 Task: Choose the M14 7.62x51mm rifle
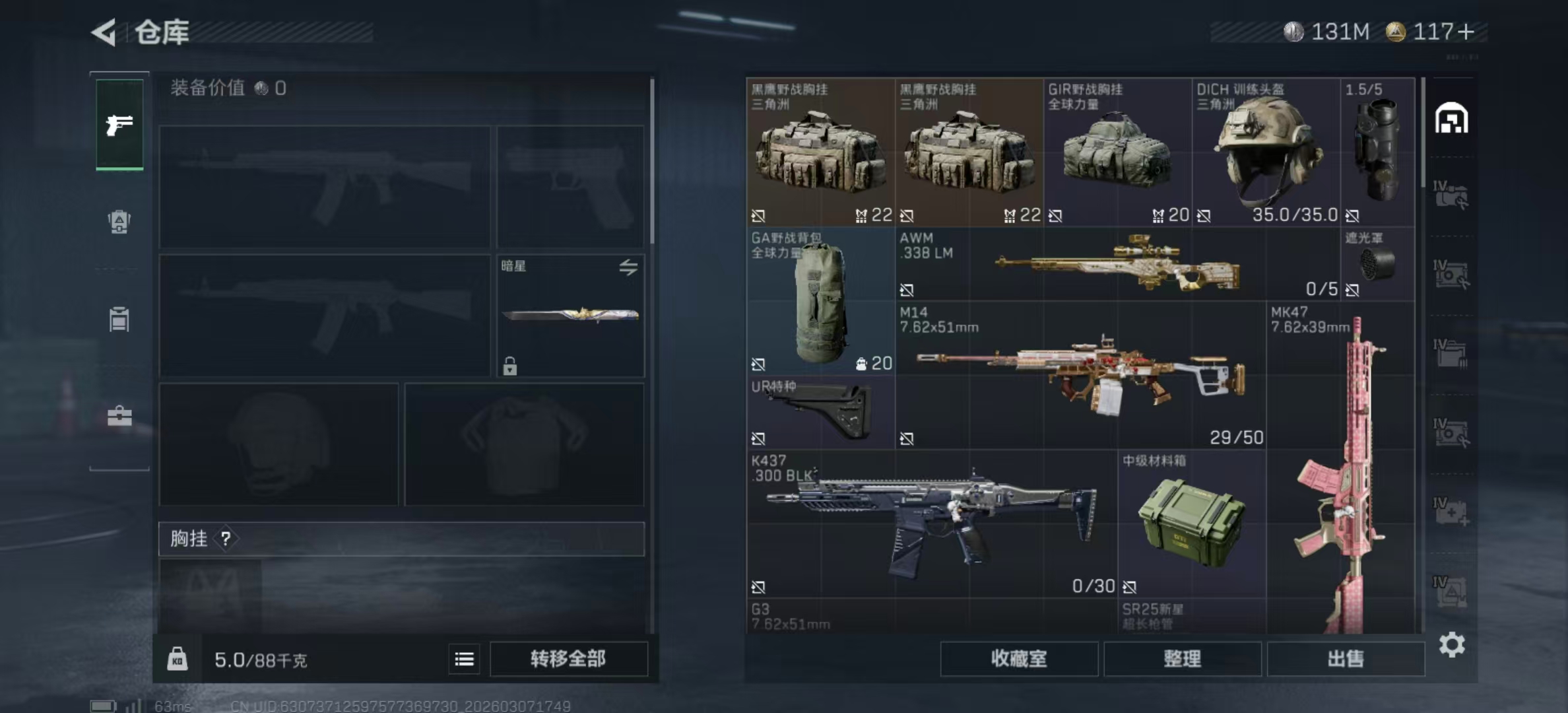[x=1080, y=375]
